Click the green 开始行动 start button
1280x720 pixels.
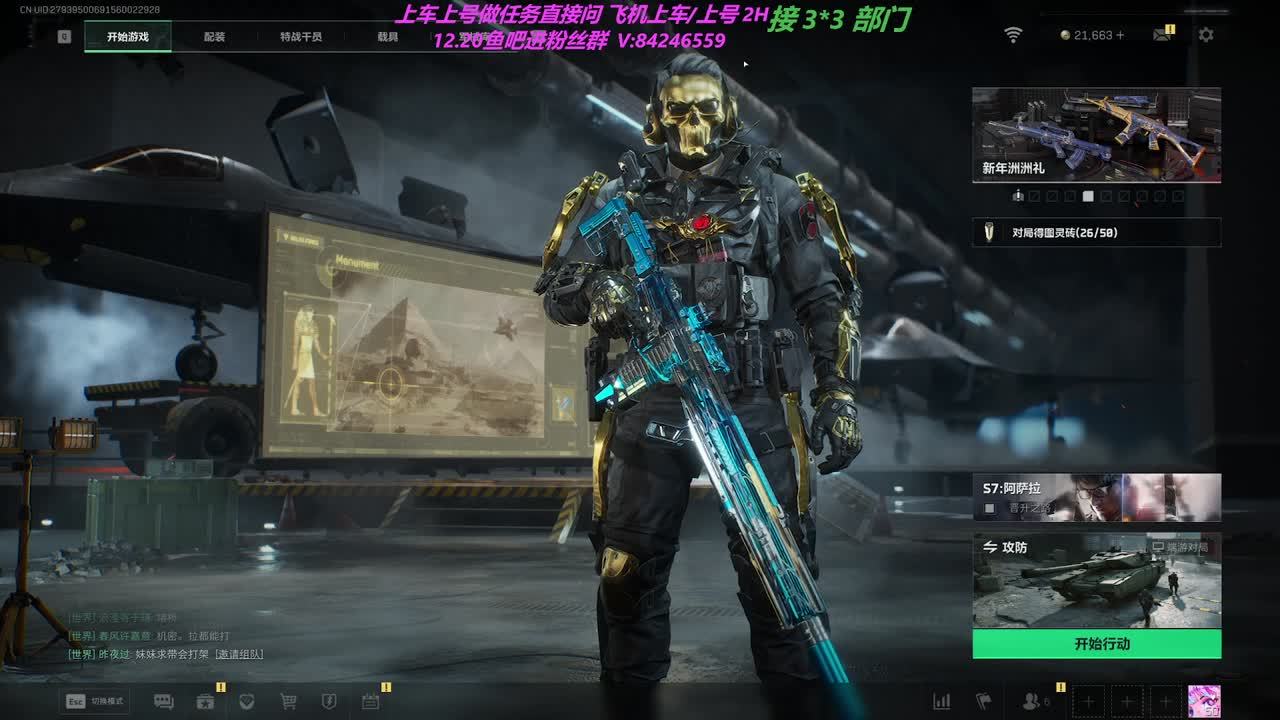click(x=1096, y=644)
